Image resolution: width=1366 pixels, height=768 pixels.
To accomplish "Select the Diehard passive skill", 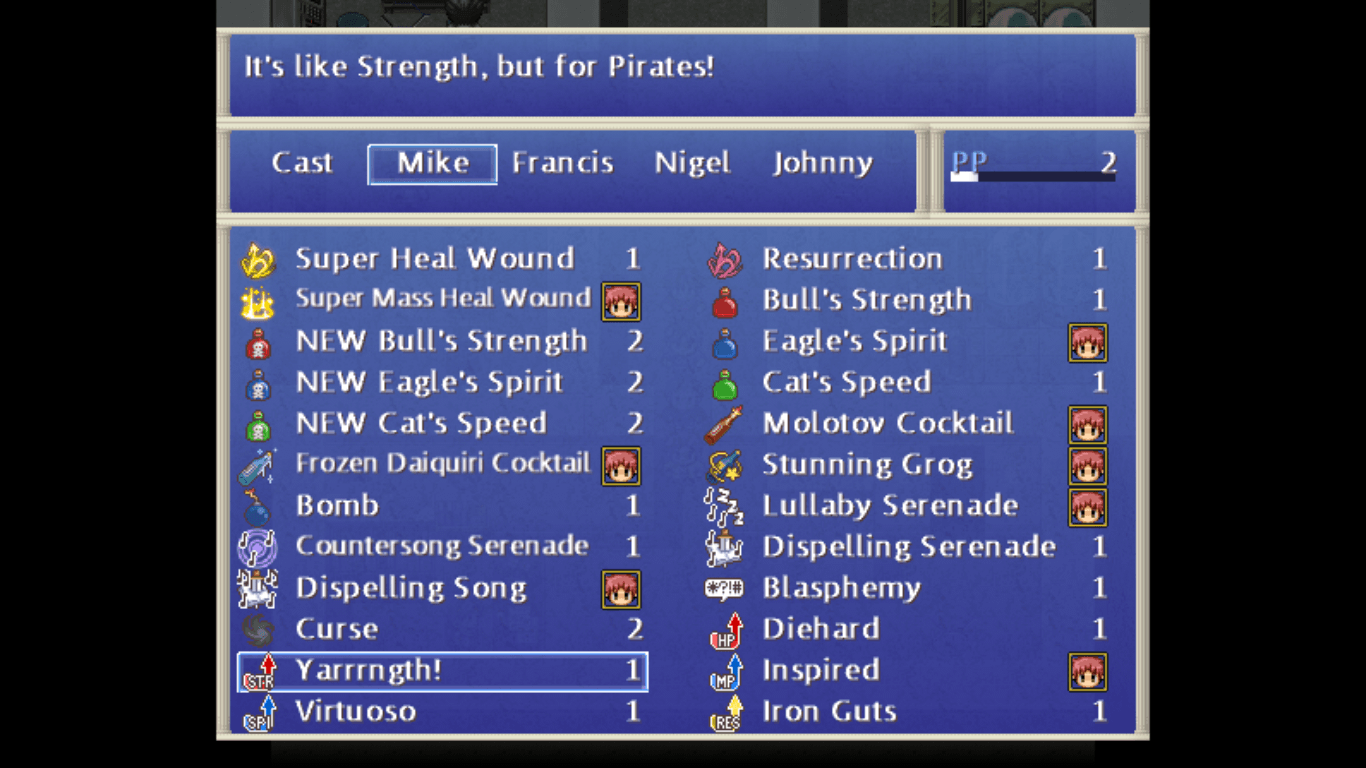I will (820, 629).
